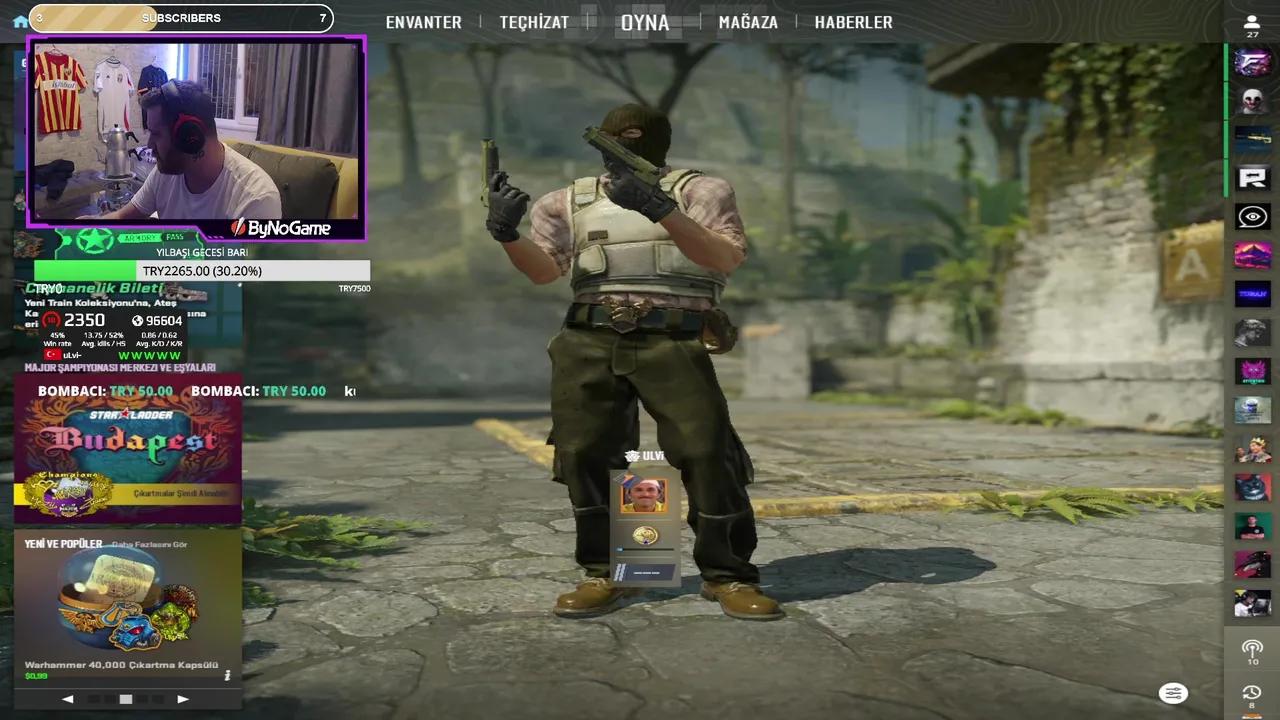Select the Watch eye icon in right sidebar

(1252, 217)
